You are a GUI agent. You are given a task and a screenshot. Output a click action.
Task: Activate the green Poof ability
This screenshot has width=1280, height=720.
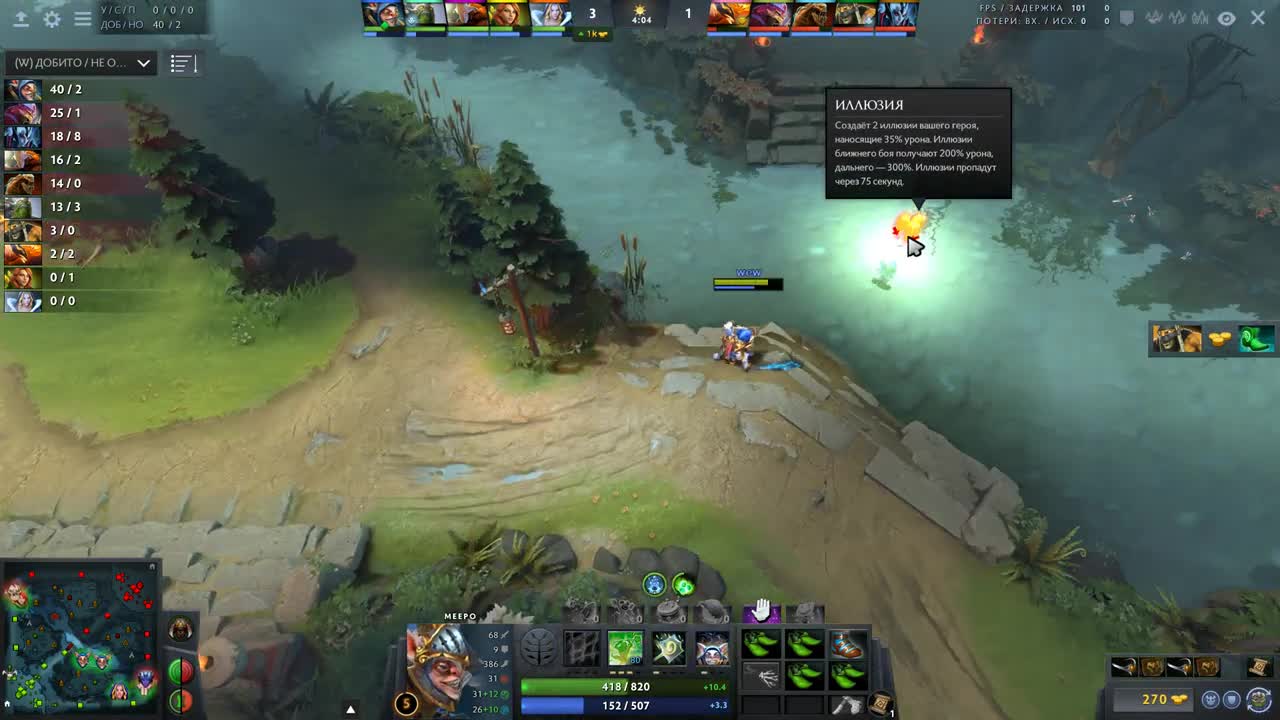tap(626, 649)
